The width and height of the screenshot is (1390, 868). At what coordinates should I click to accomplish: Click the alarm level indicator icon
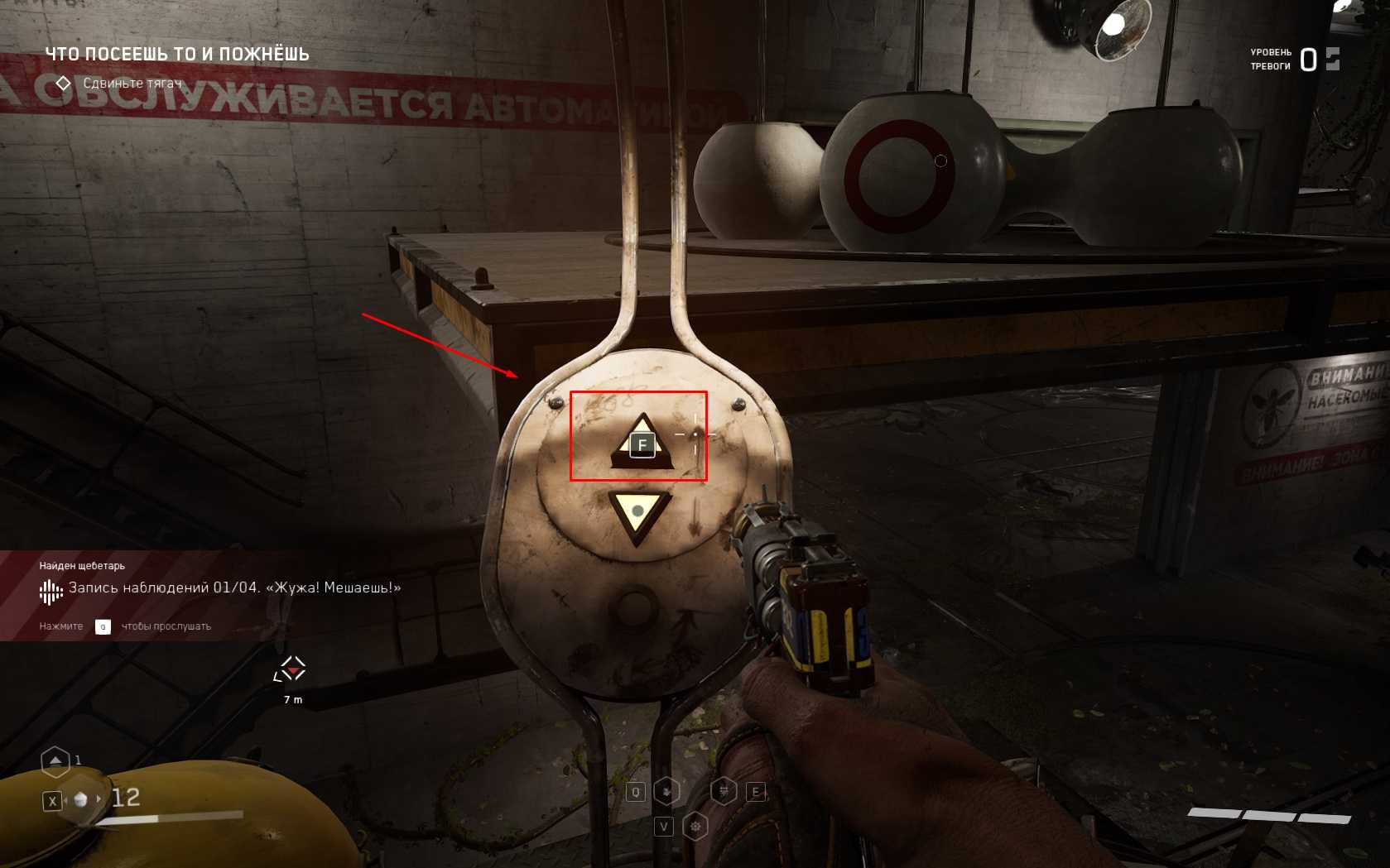pyautogui.click(x=1332, y=59)
